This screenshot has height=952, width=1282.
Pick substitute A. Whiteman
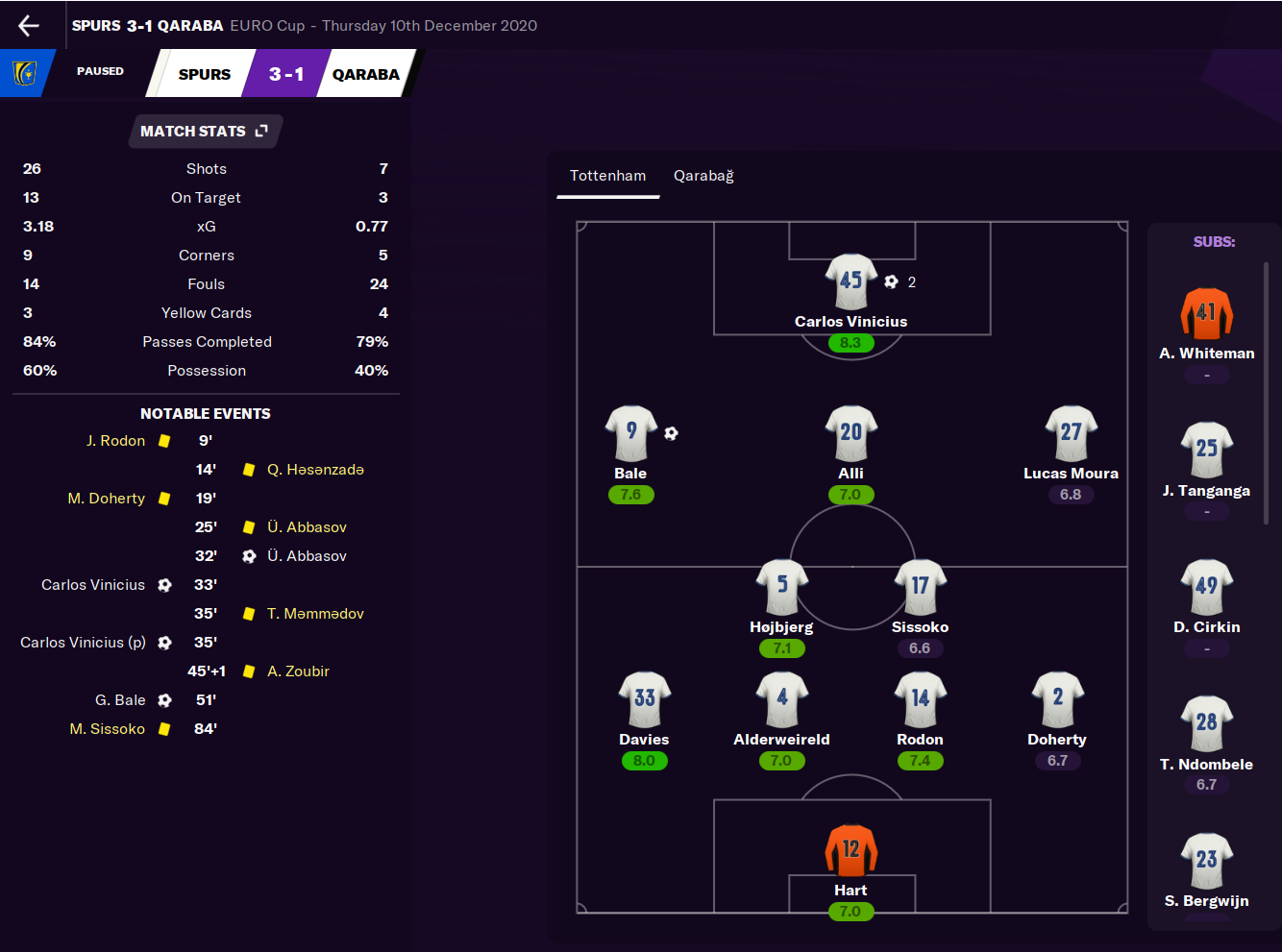click(1206, 314)
